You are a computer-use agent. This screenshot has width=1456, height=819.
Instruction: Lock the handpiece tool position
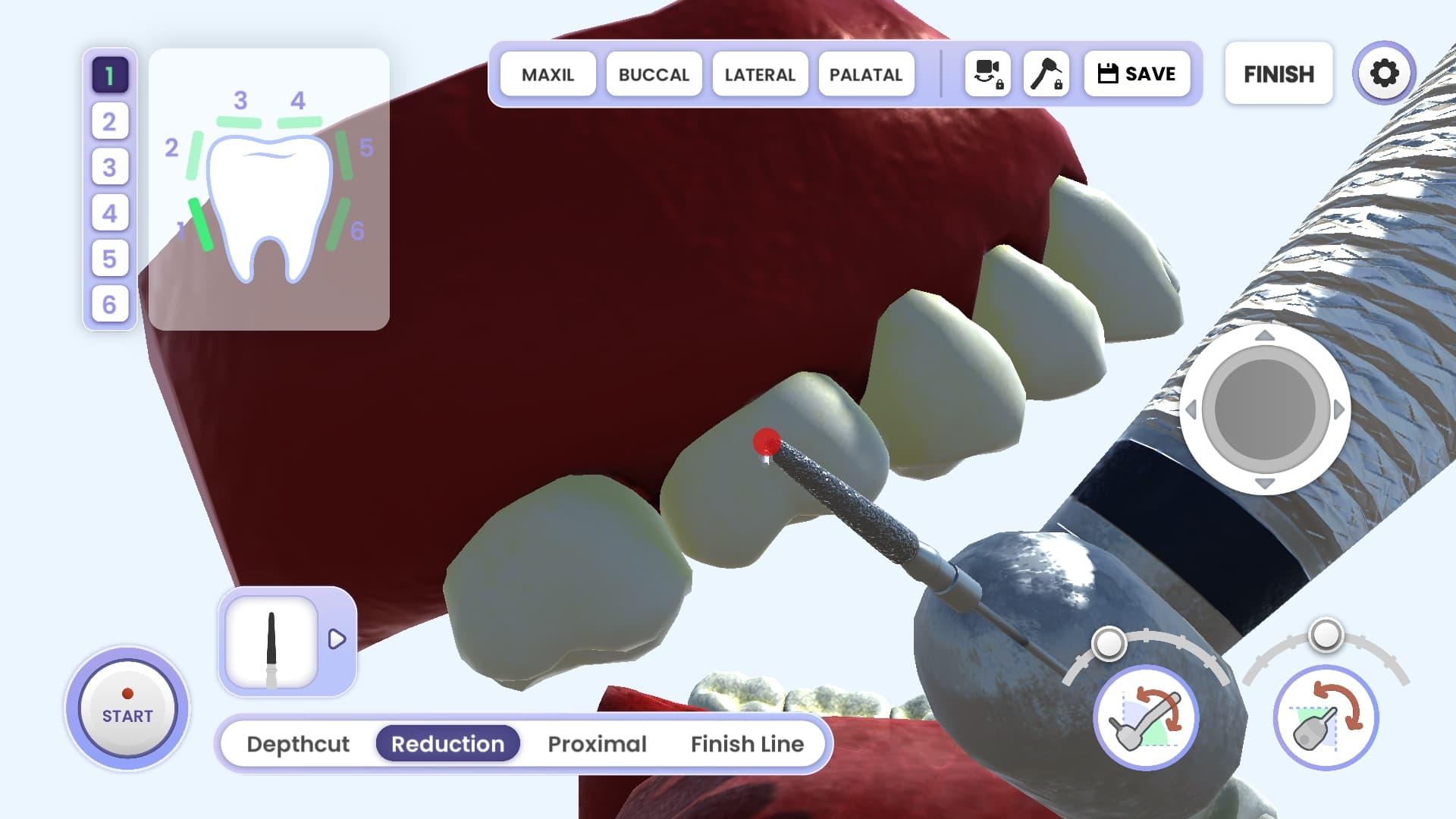(x=1047, y=74)
